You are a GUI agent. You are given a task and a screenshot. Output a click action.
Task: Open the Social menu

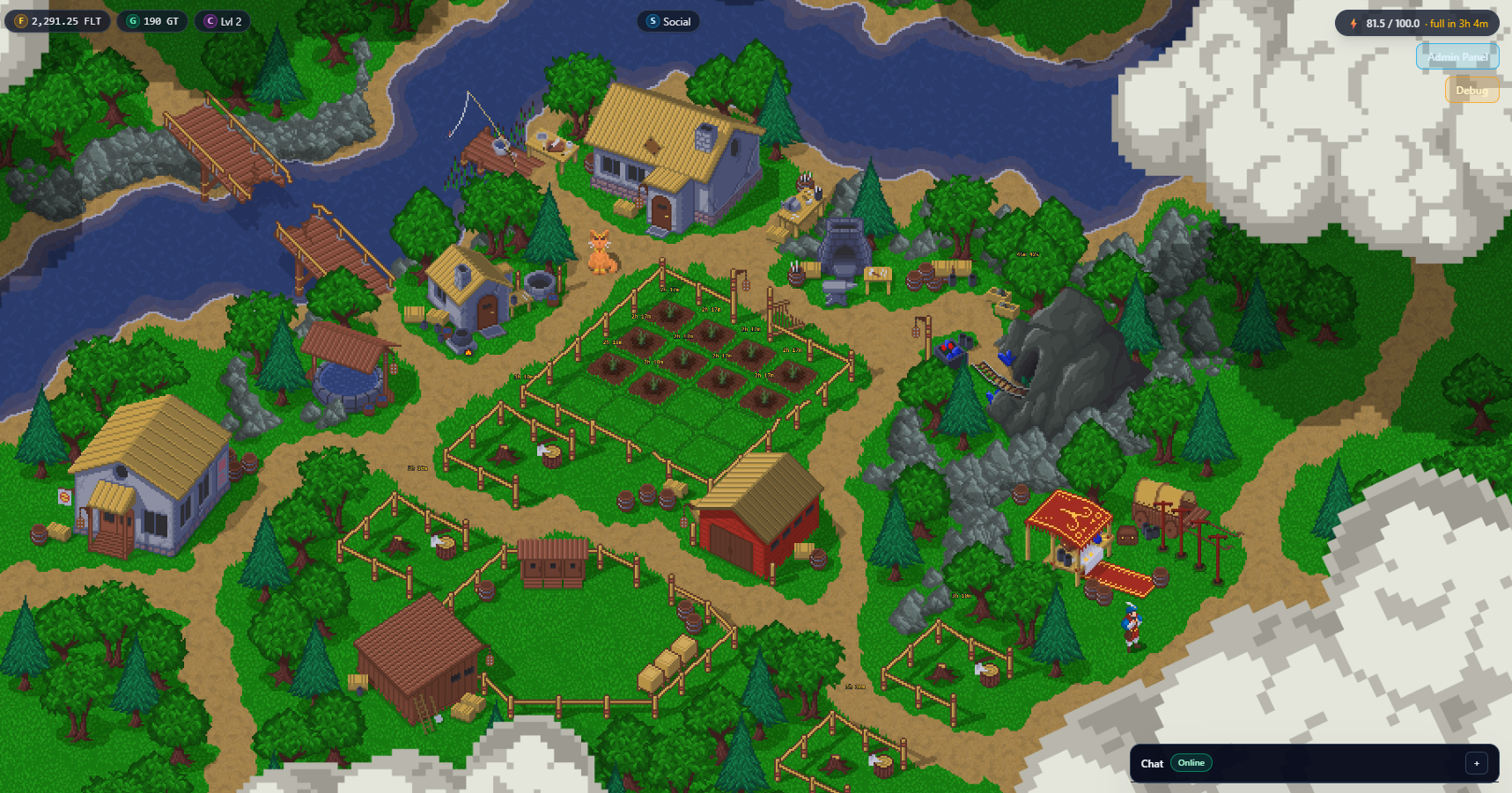[668, 22]
